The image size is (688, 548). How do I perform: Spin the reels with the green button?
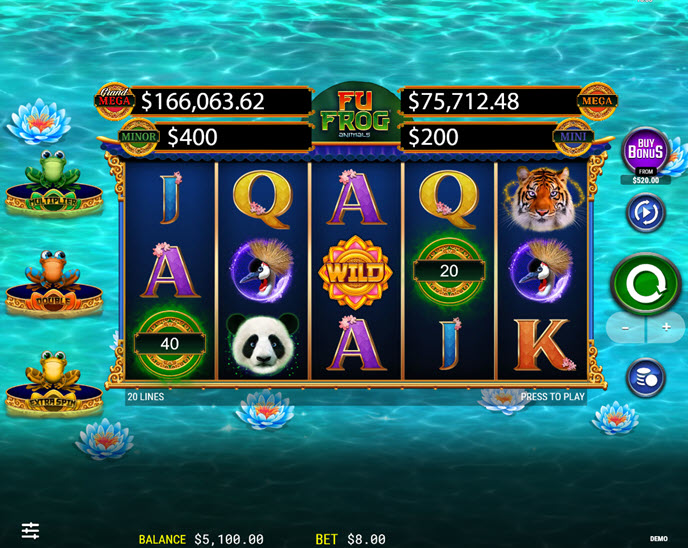pyautogui.click(x=645, y=282)
